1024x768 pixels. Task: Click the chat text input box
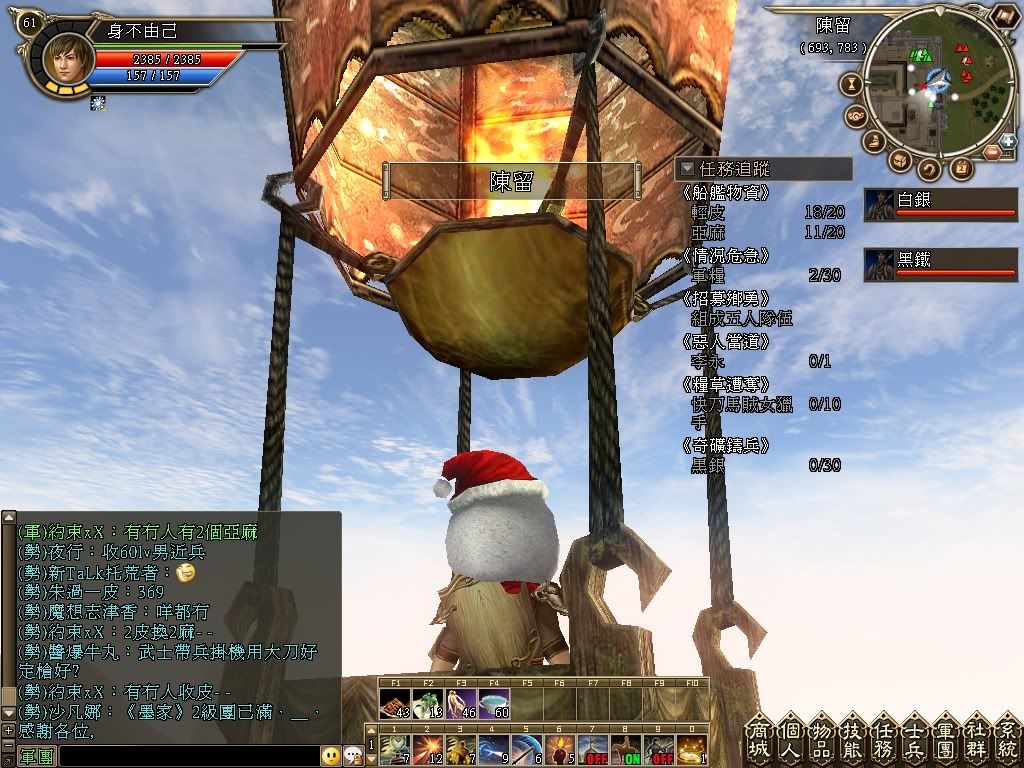pos(188,756)
